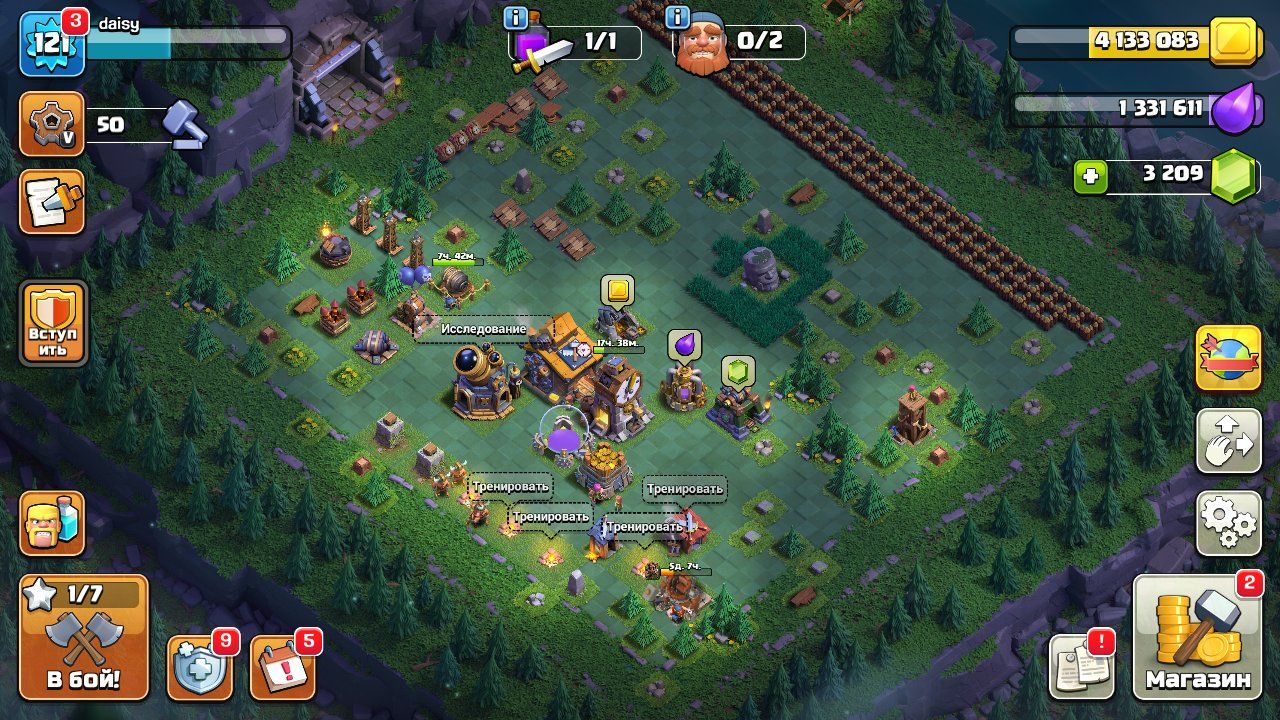Collect elixir from the purple drop bubble
The height and width of the screenshot is (720, 1280).
coord(684,344)
